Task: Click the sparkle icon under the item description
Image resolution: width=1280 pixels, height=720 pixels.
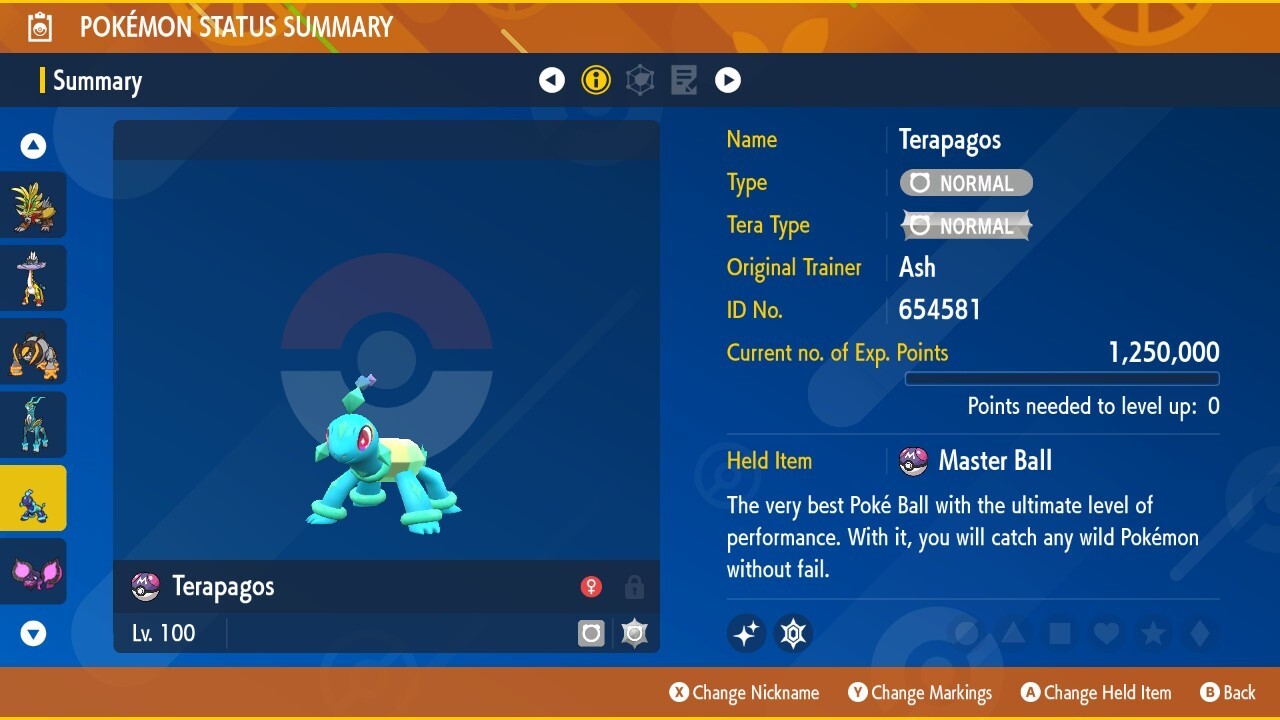Action: point(745,633)
